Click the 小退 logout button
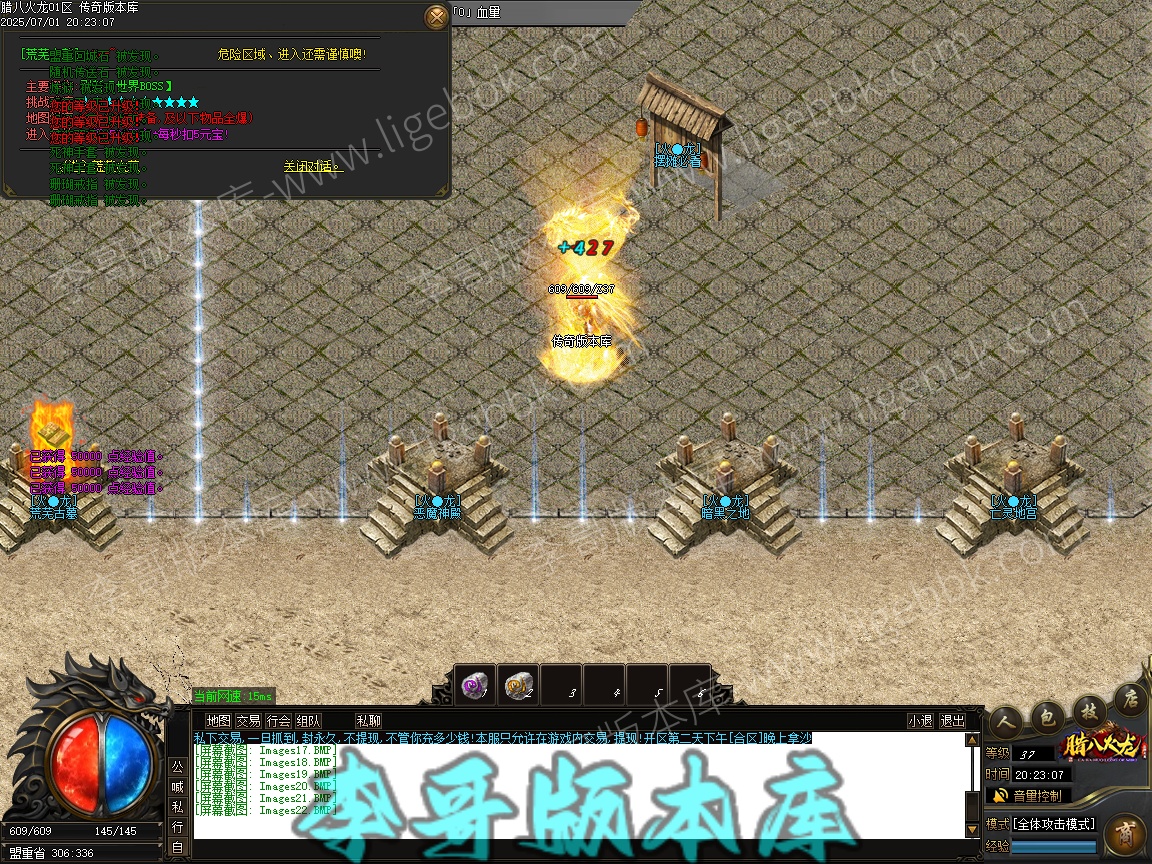 tap(920, 720)
